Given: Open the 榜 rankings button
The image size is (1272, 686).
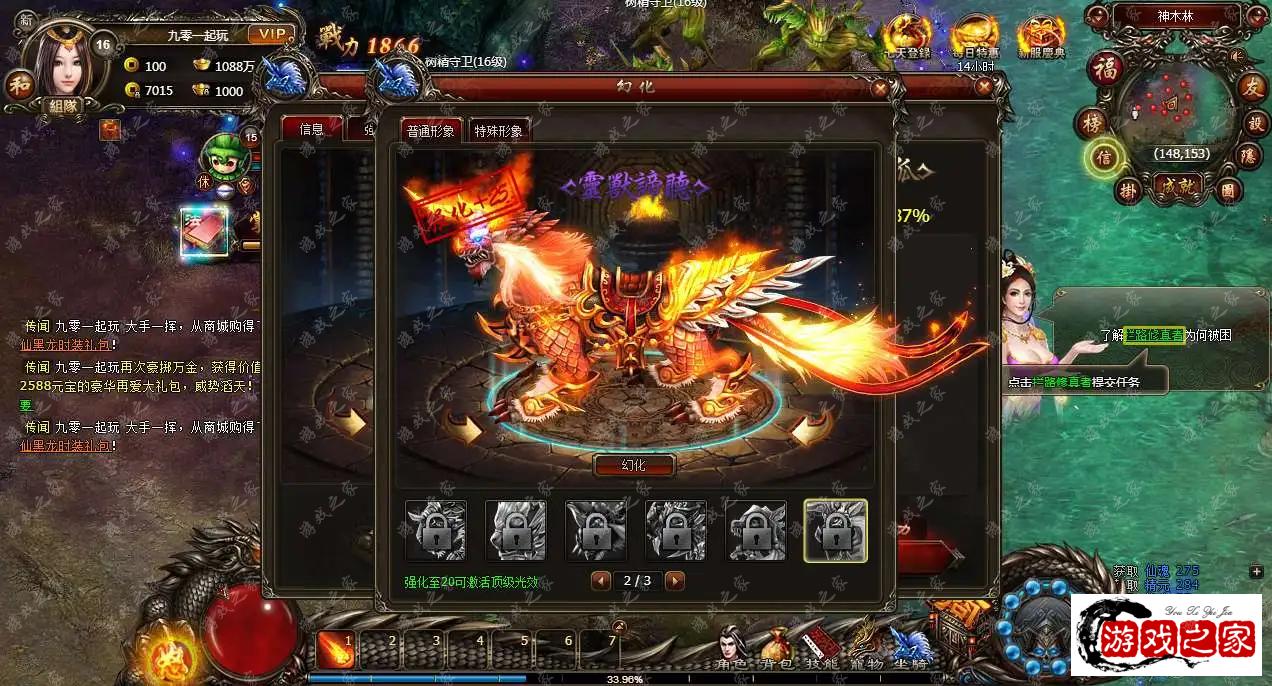Looking at the screenshot, I should click(x=1090, y=124).
